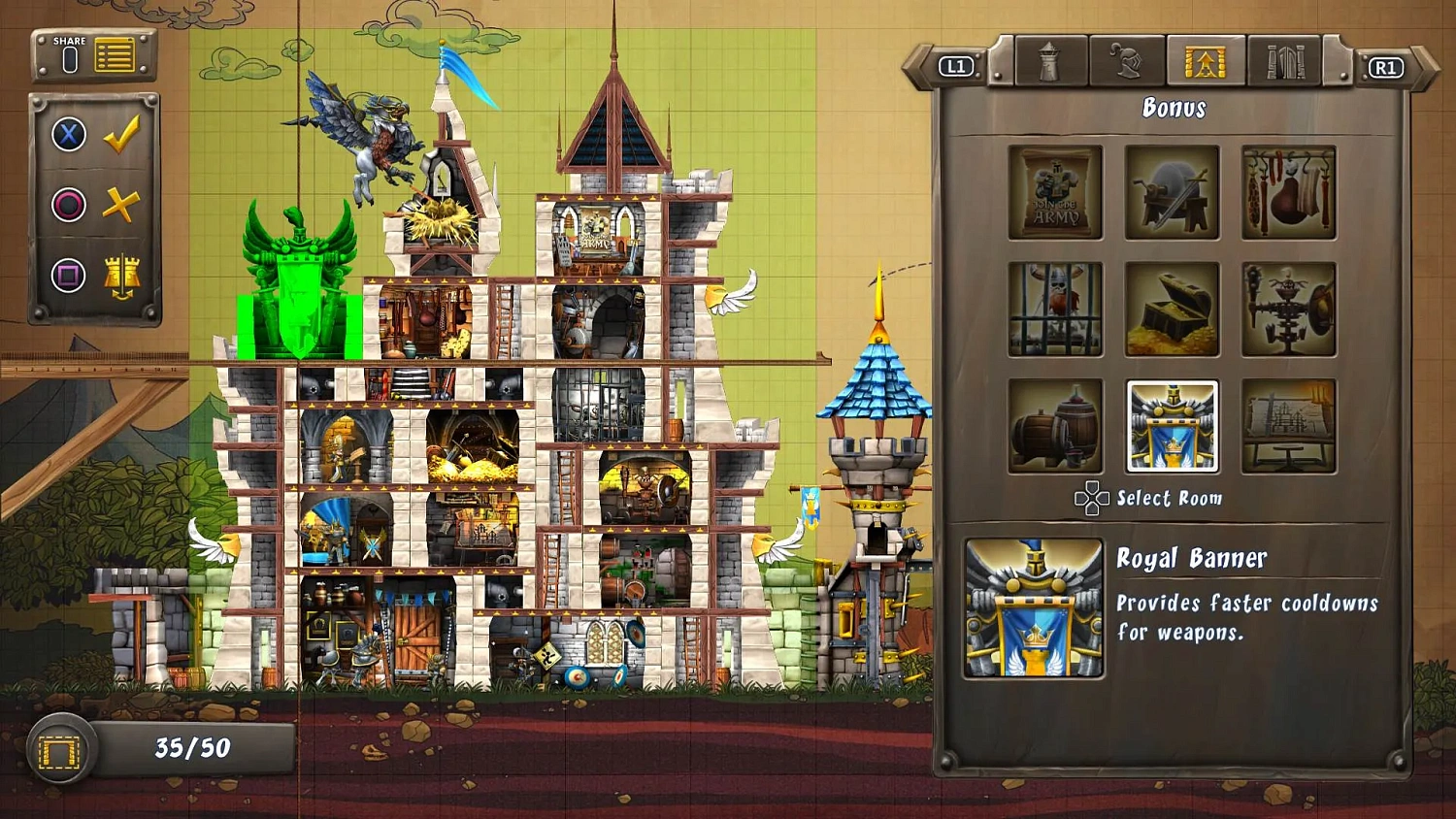Click the Royal Banner description text
This screenshot has height=819, width=1456.
click(1247, 616)
